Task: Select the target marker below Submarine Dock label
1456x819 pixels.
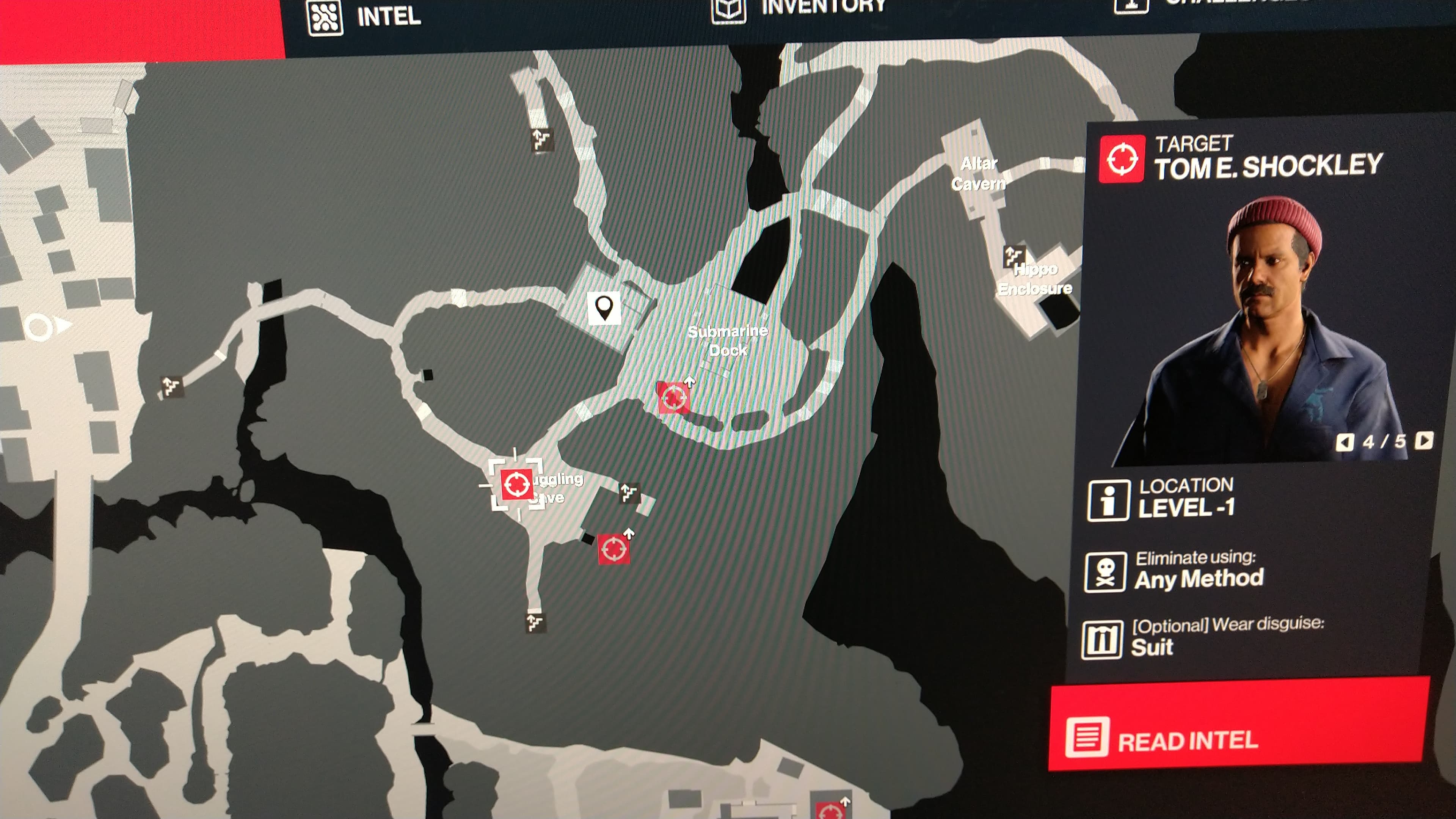Action: [x=673, y=397]
